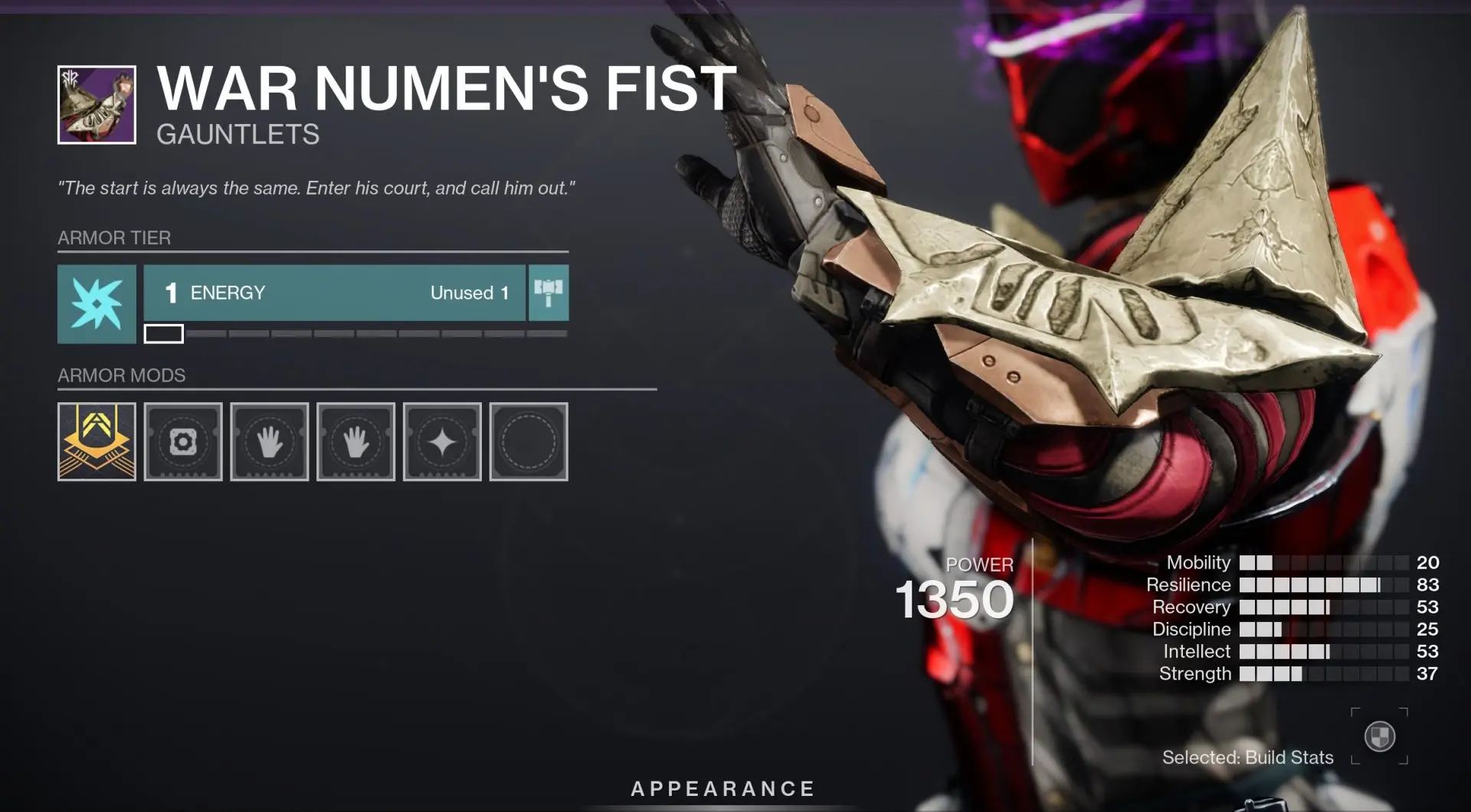
Task: Select the second arms armor mod slot
Action: (355, 442)
